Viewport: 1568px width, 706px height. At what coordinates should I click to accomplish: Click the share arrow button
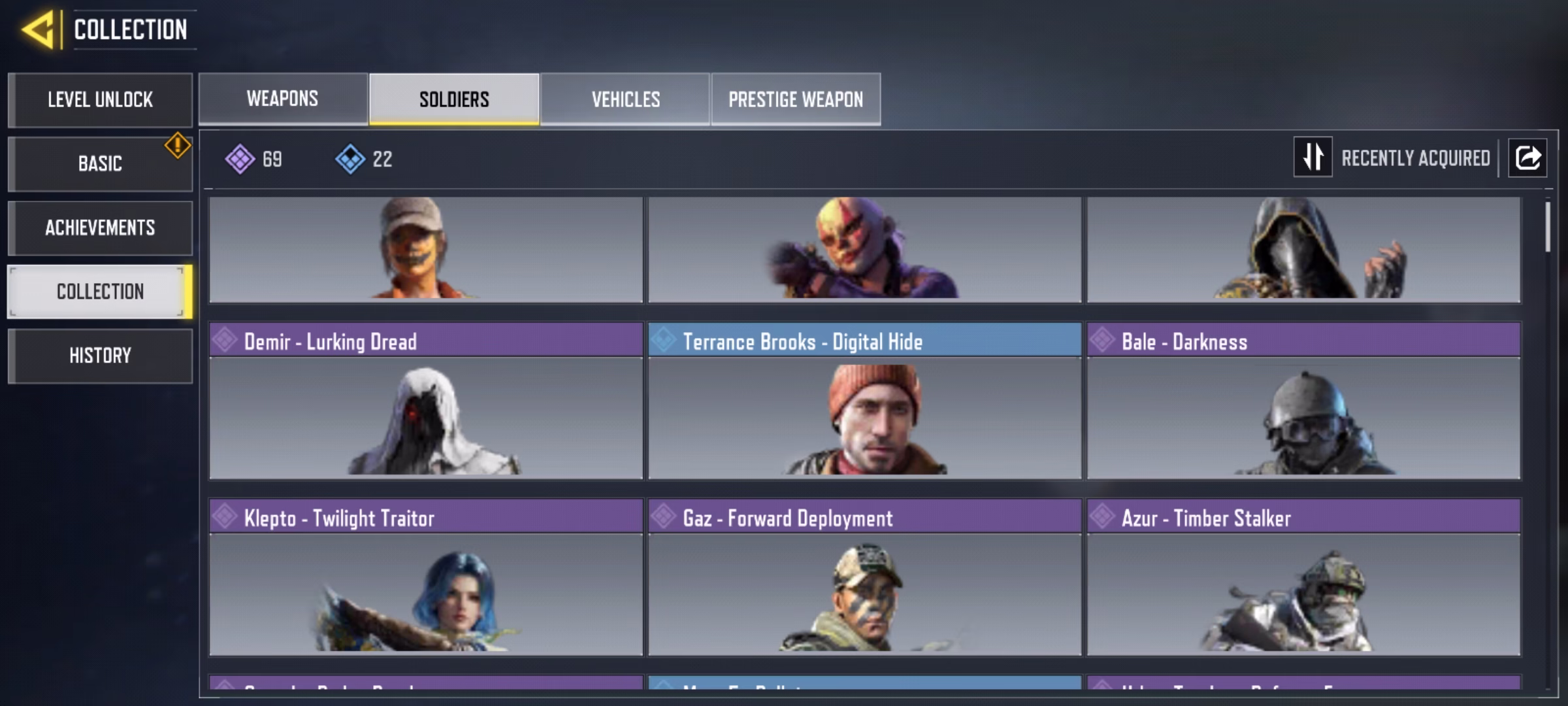click(1527, 158)
